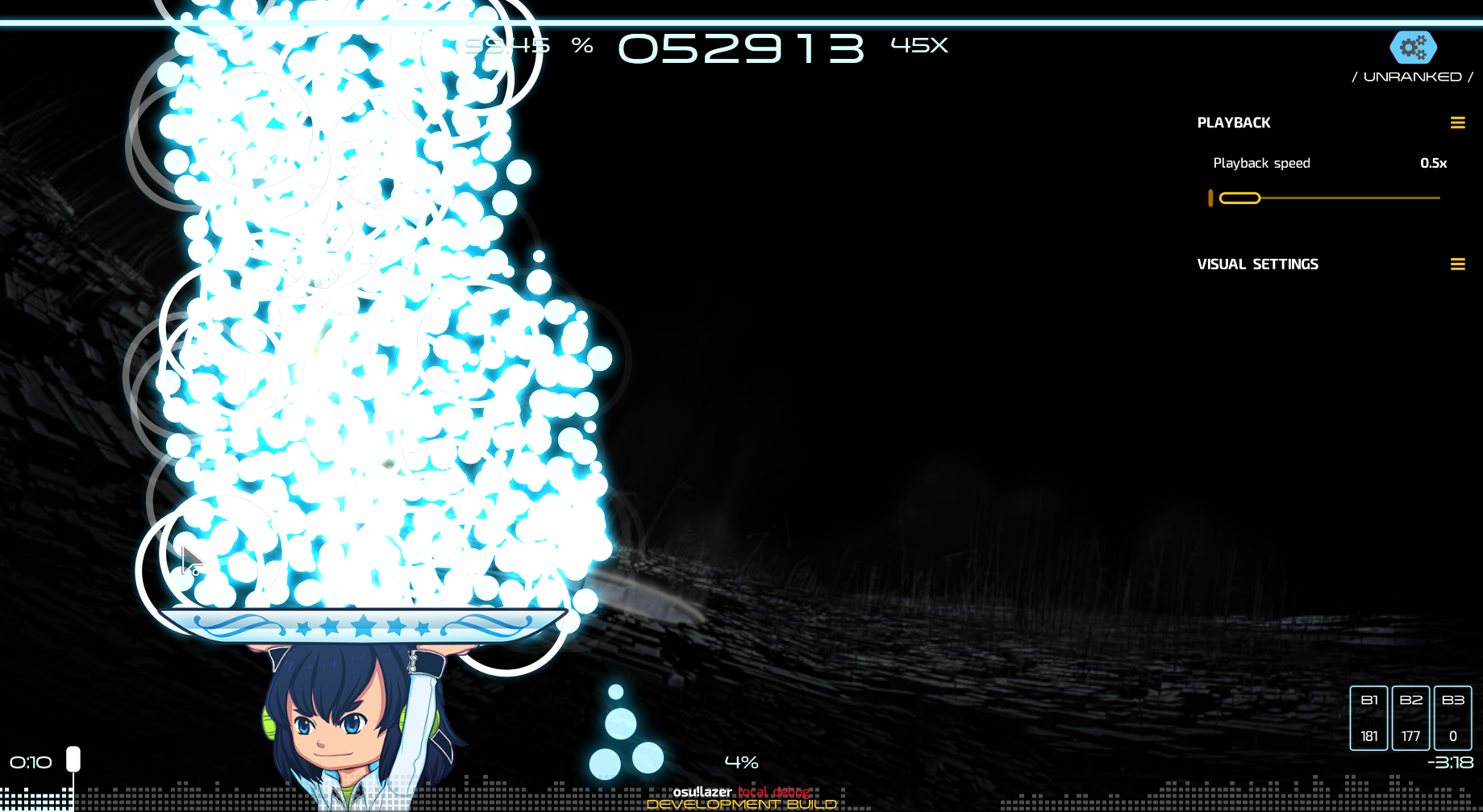Click the B1 keypress counter
The width and height of the screenshot is (1483, 812).
(x=1368, y=717)
